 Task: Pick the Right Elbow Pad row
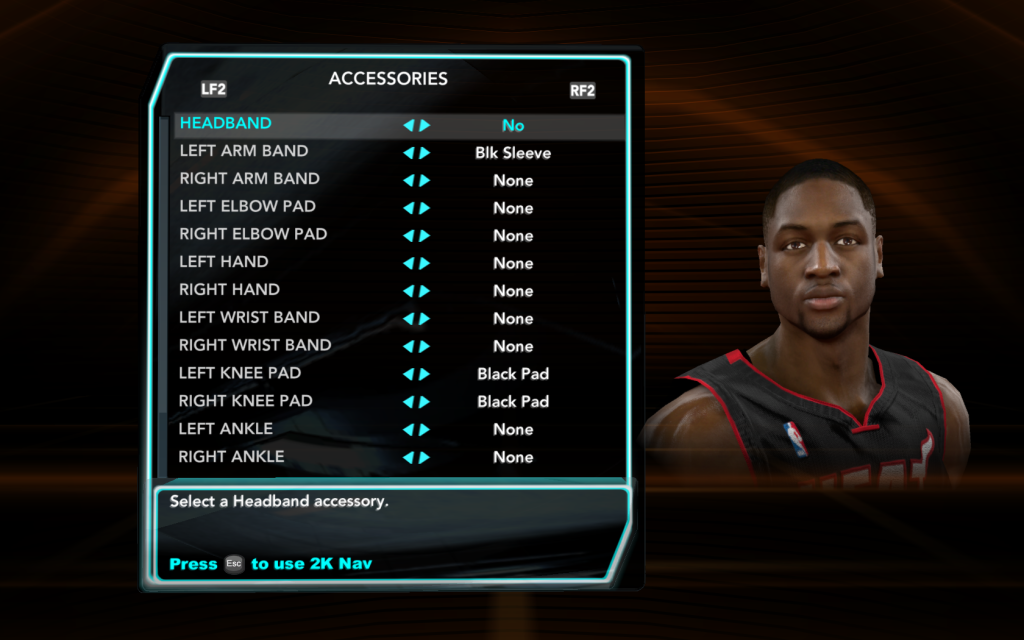coord(253,235)
